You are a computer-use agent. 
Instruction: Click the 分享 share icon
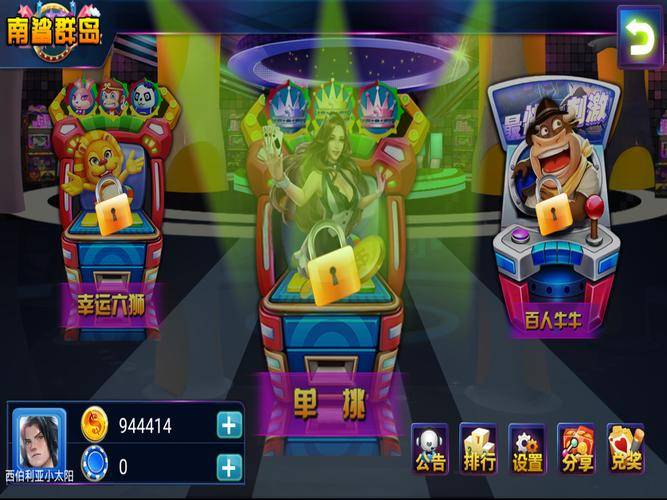click(x=576, y=448)
